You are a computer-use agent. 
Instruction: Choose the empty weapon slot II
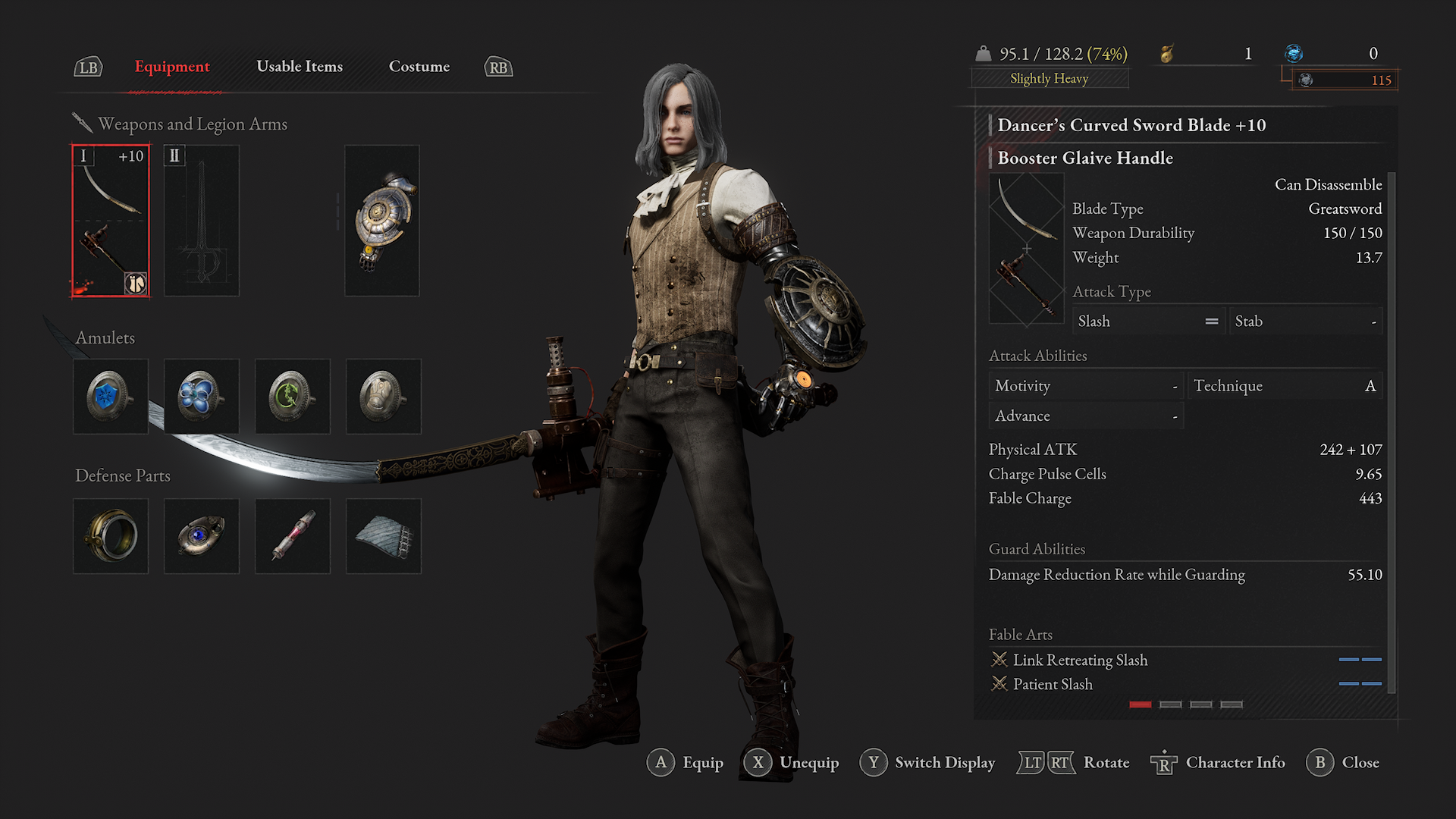[x=202, y=221]
